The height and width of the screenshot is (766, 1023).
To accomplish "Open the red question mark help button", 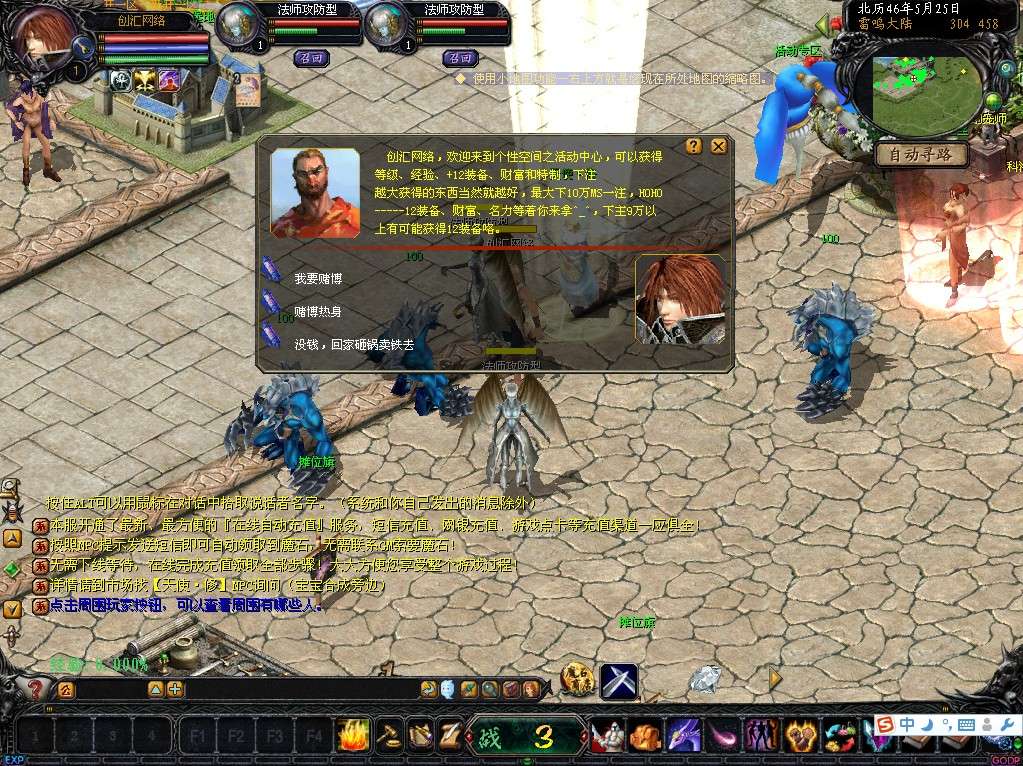I will point(36,689).
